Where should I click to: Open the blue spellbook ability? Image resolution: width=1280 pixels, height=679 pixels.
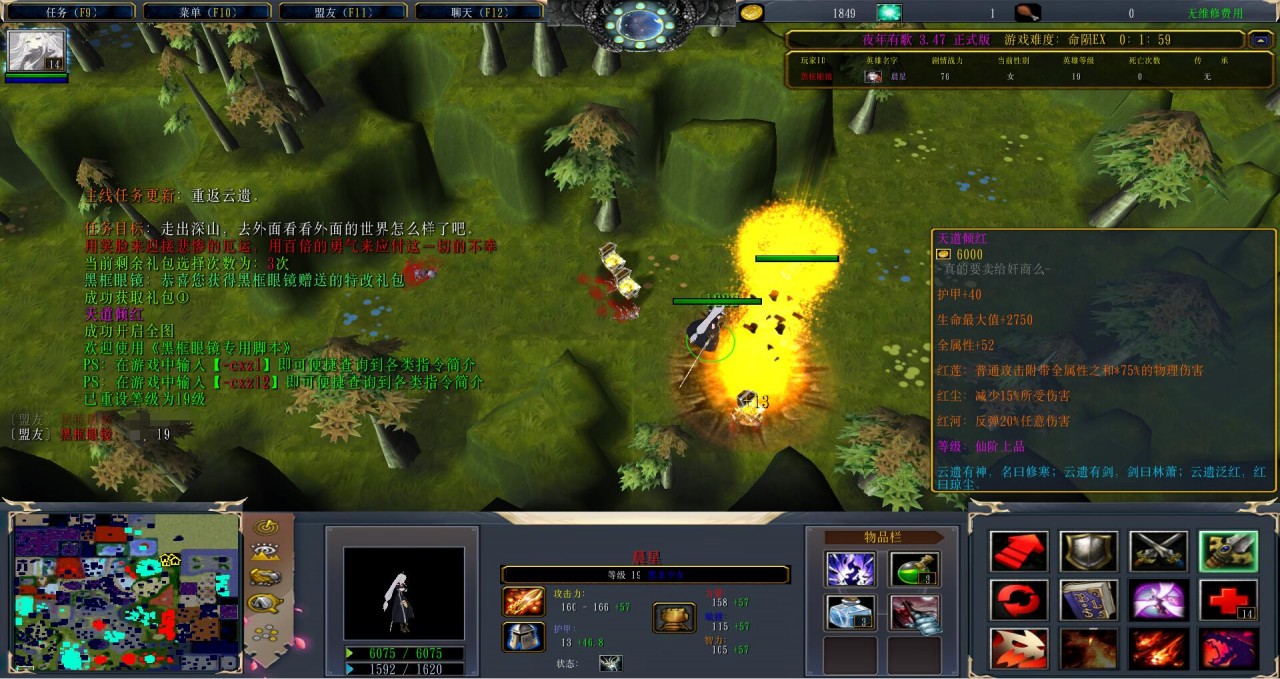[1088, 600]
